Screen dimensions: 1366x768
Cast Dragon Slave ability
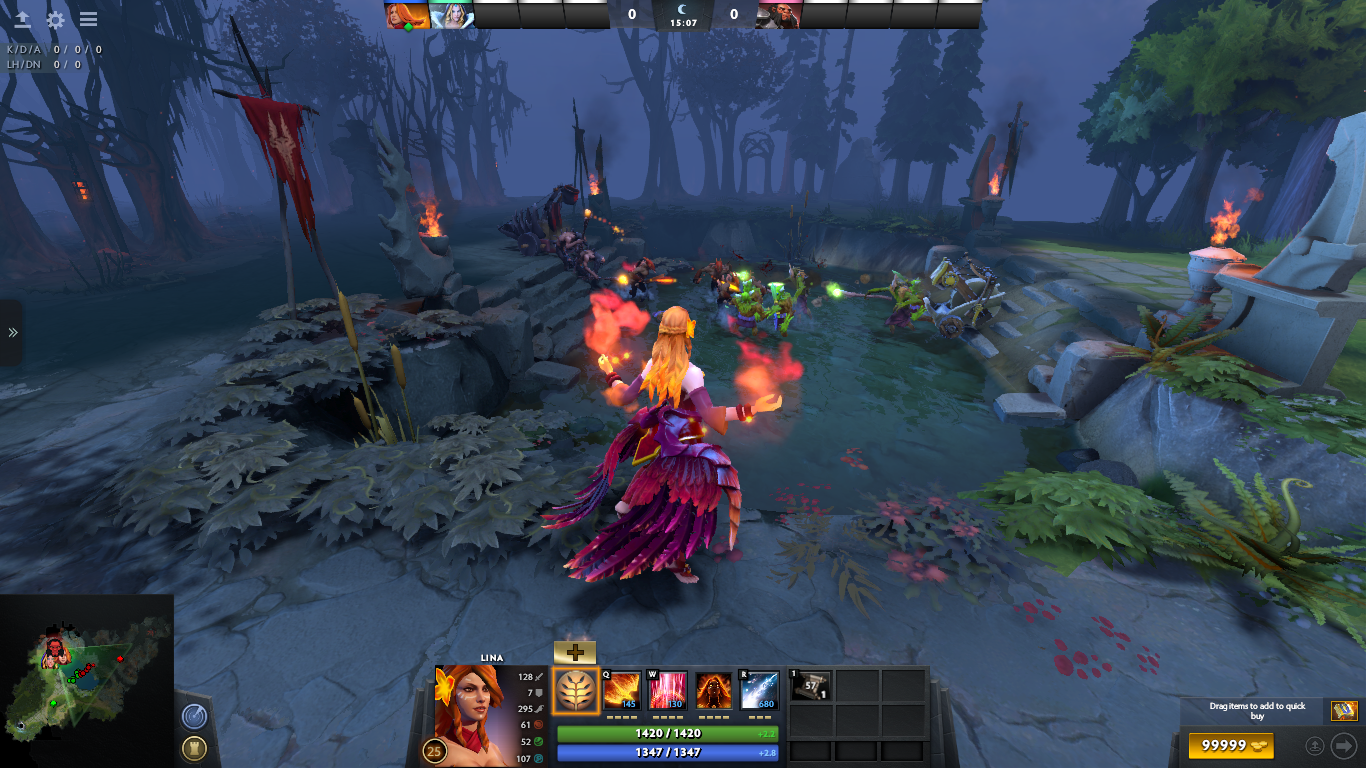(x=621, y=691)
